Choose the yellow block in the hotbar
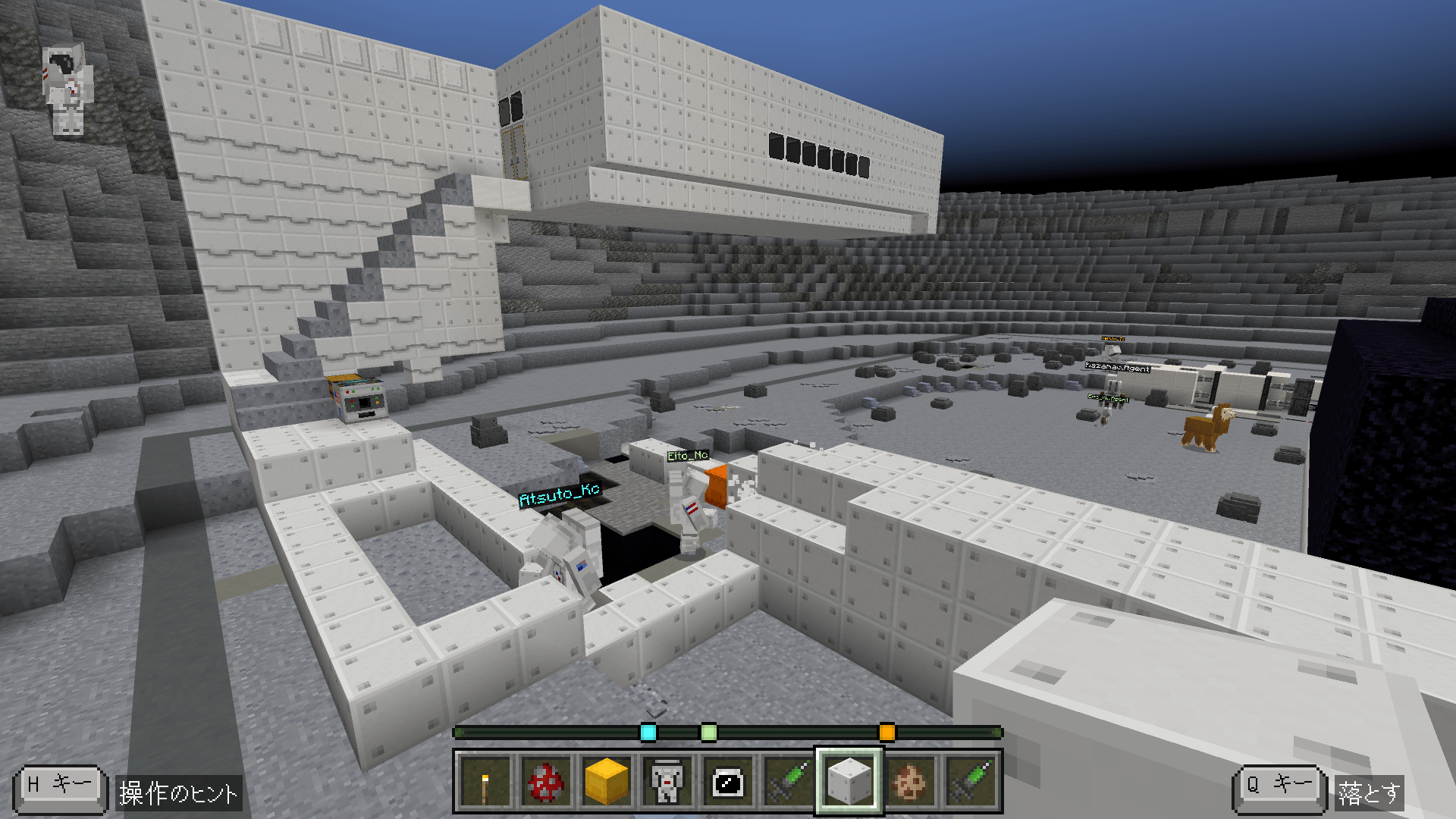Screen dimensions: 1456x819 607,781
